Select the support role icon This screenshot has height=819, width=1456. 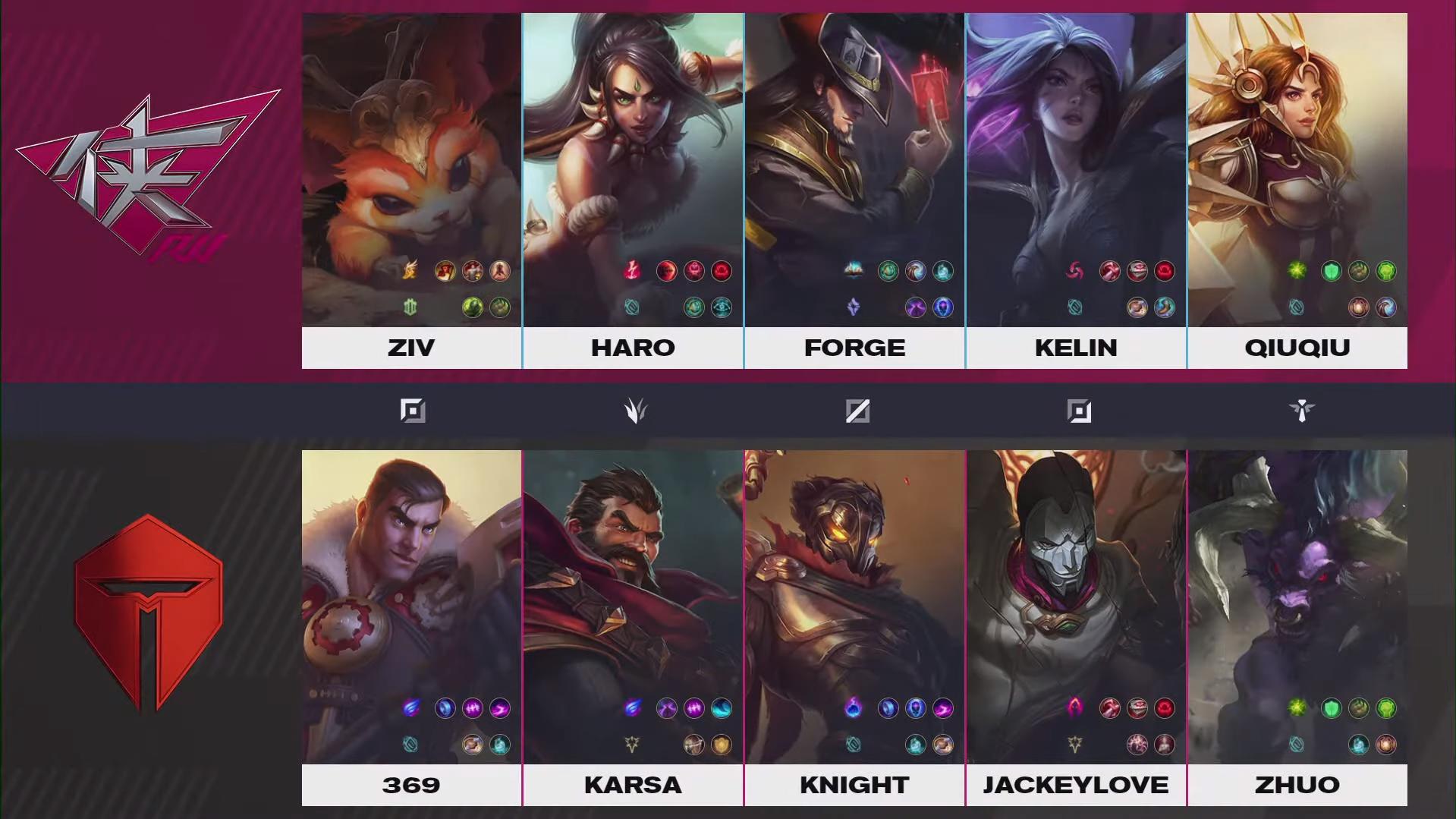(x=1301, y=411)
